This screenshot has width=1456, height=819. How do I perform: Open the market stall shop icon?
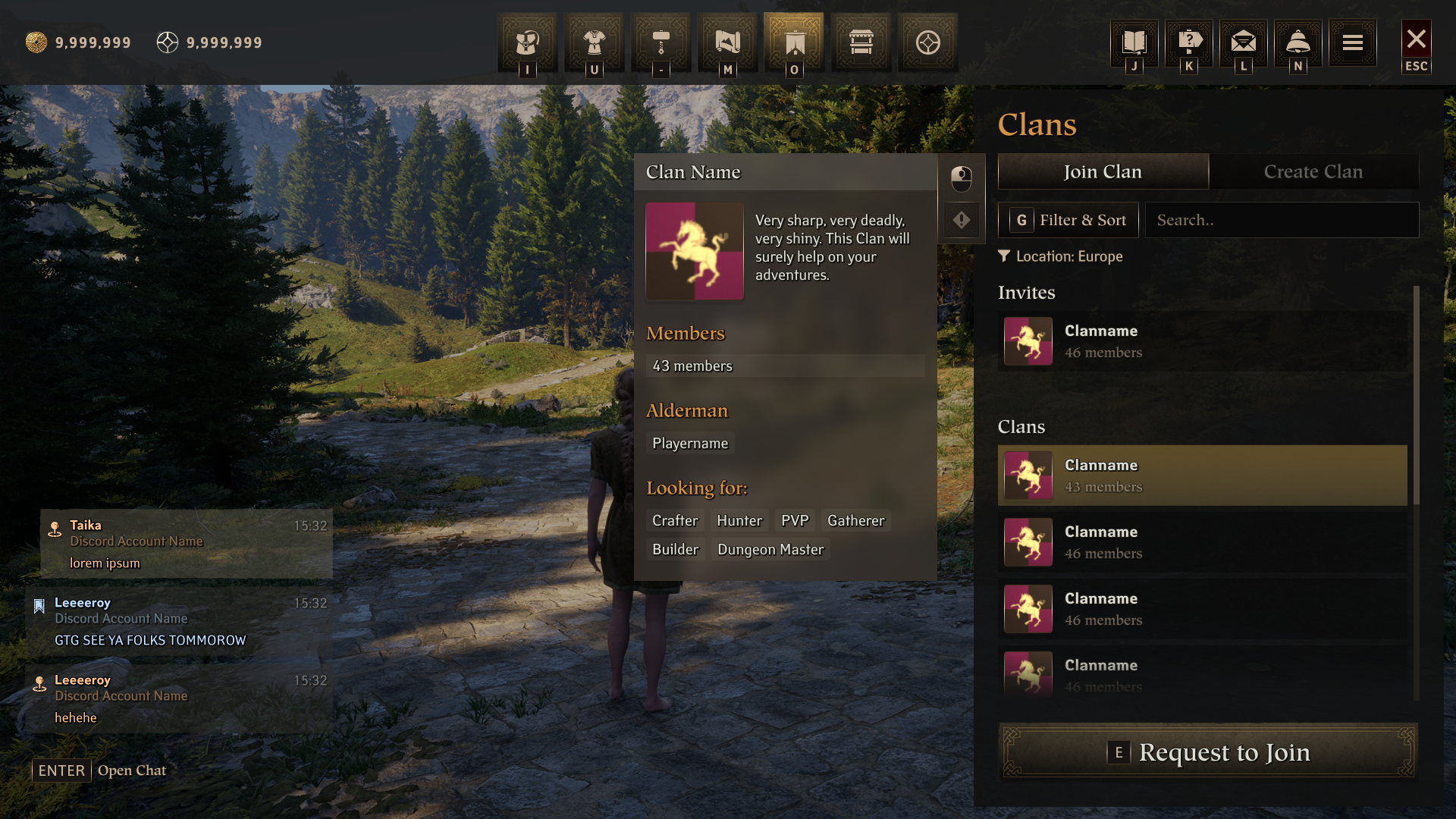[861, 42]
